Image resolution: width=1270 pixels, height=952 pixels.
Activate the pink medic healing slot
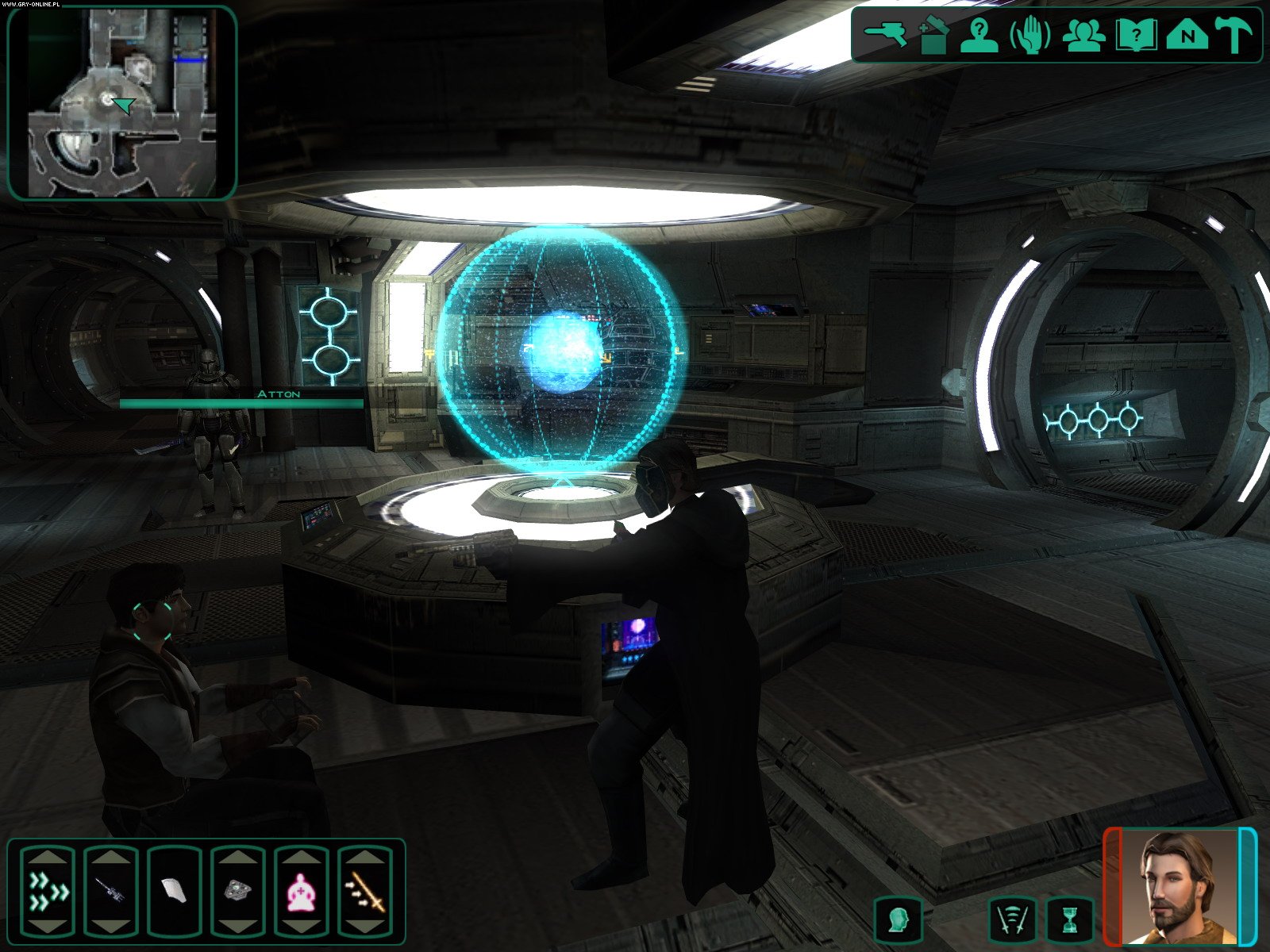coord(302,892)
